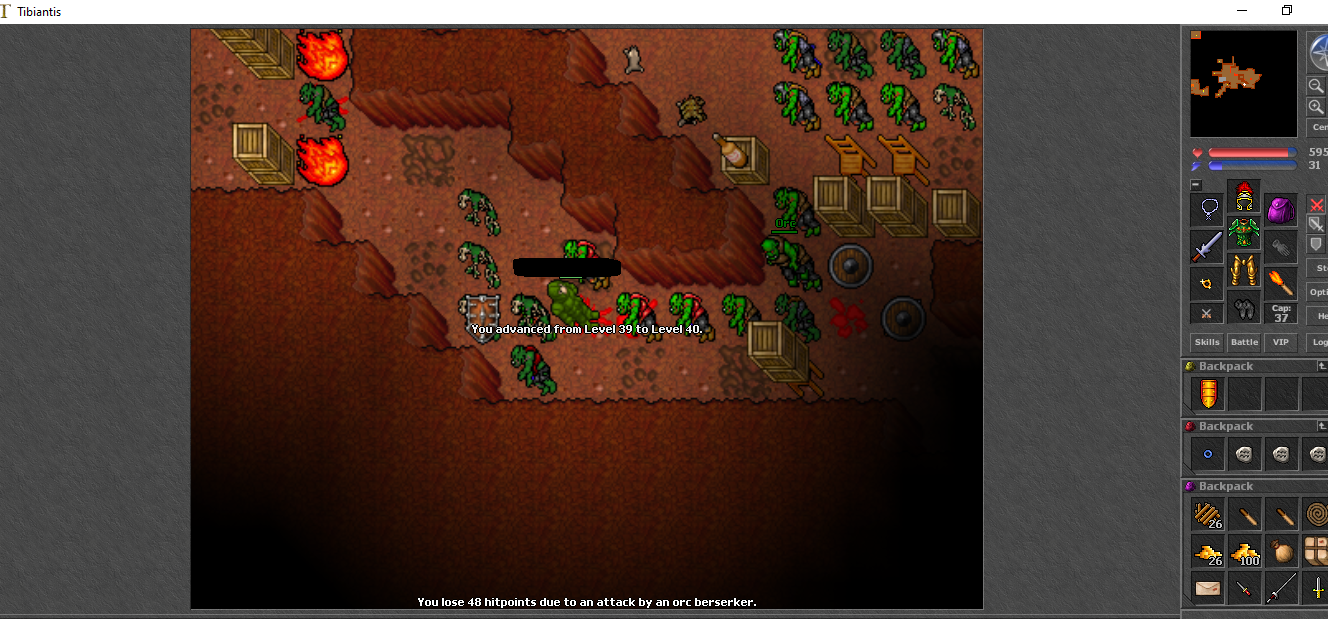This screenshot has height=619, width=1328.
Task: Minimize the inventory panel with minus button
Action: click(x=1195, y=185)
